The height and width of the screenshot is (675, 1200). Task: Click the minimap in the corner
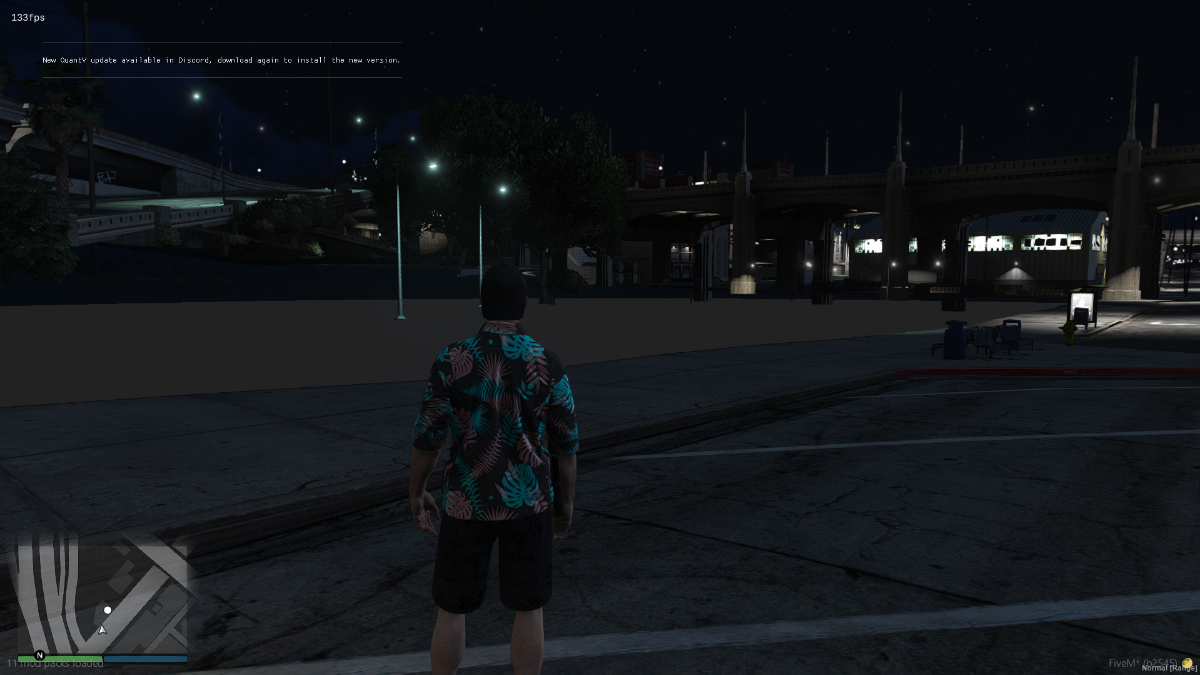coord(102,596)
